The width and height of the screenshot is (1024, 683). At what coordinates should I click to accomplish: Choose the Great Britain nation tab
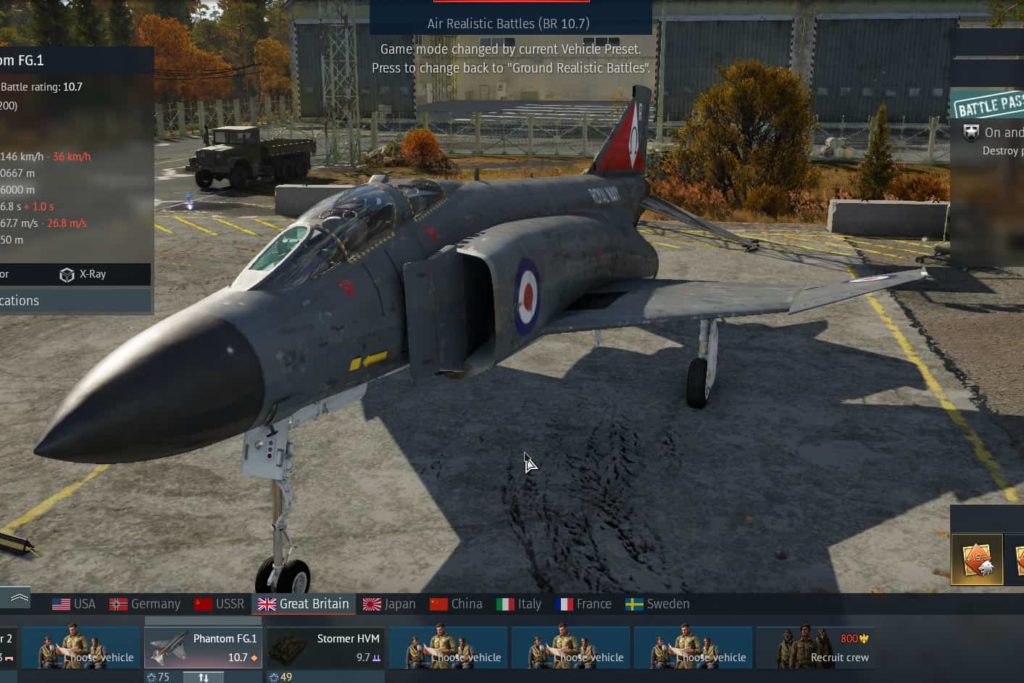click(304, 604)
